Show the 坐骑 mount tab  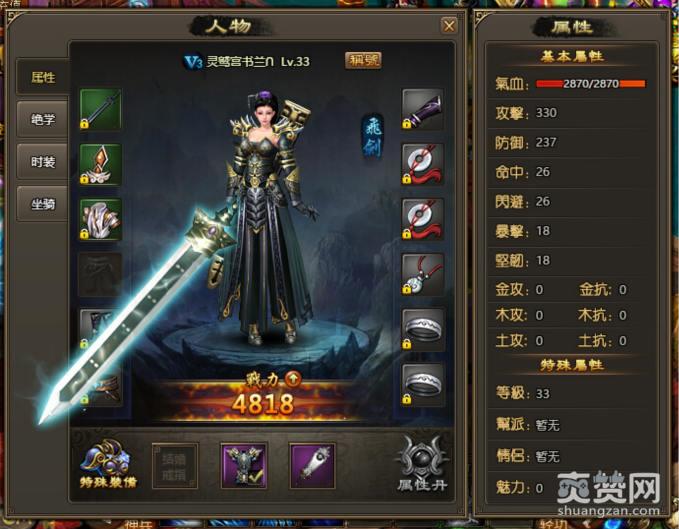(x=42, y=203)
